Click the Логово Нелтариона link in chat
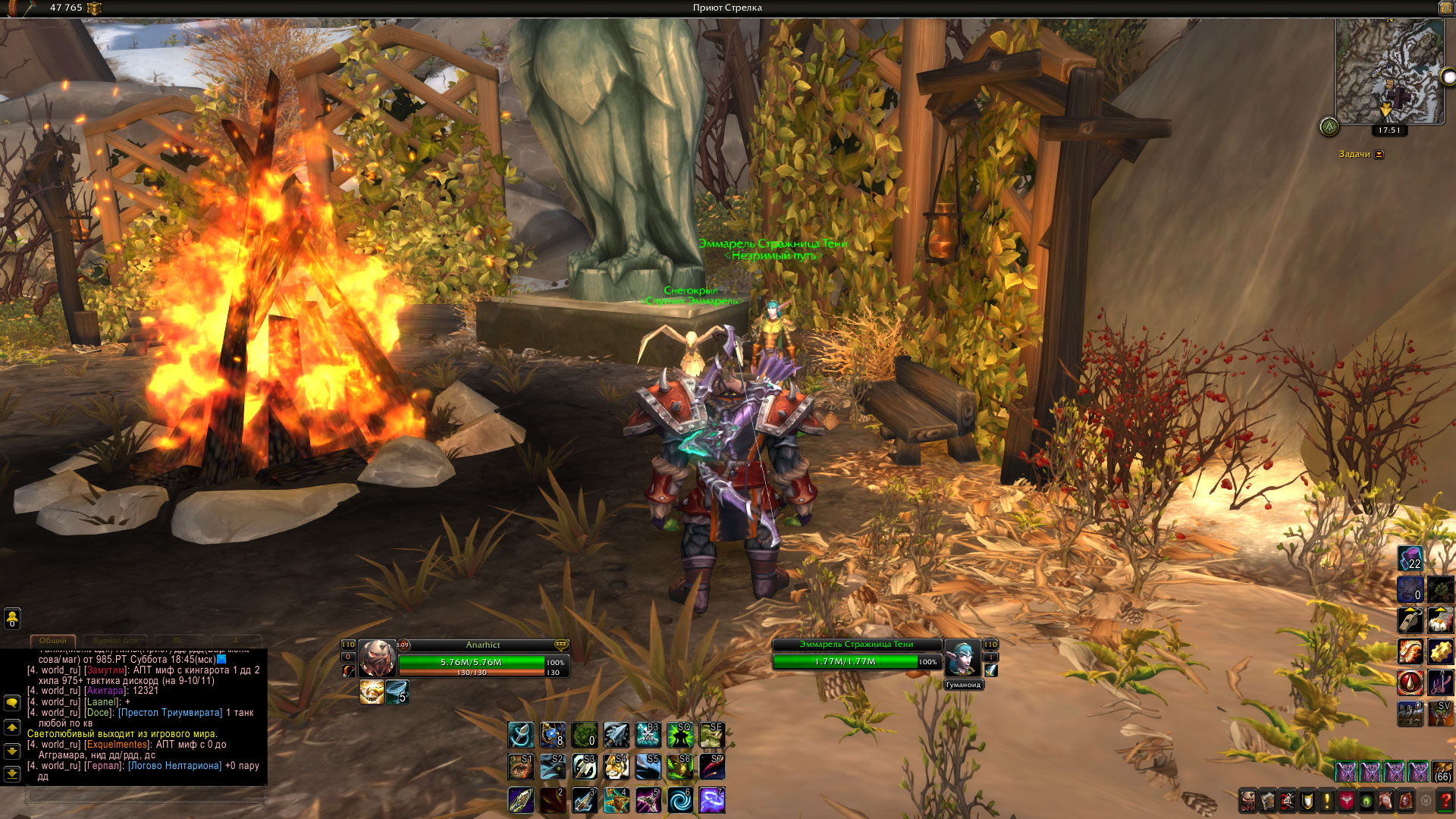The height and width of the screenshot is (819, 1456). click(x=175, y=766)
